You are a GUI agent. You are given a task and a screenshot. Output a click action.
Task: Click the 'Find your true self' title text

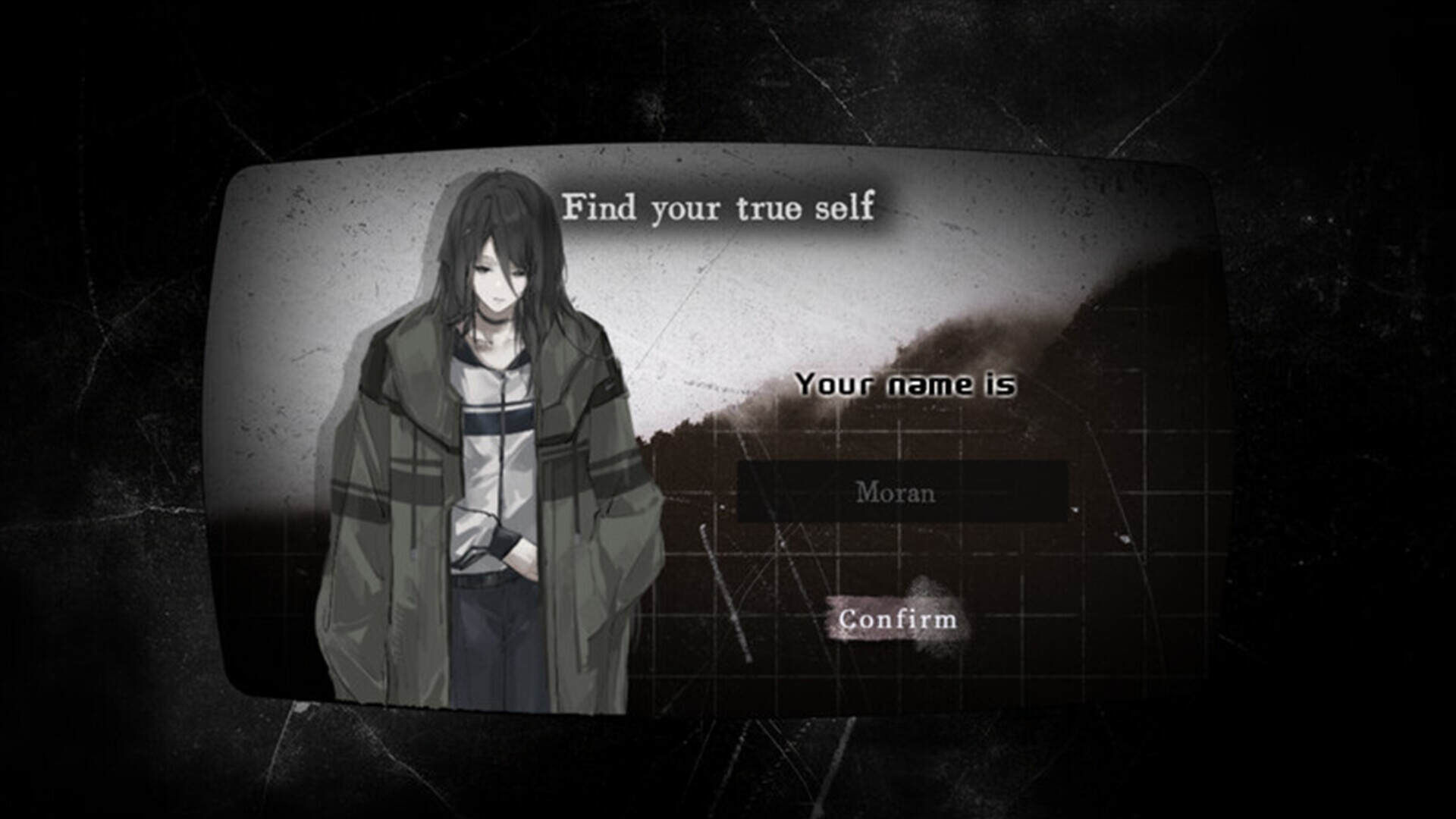[x=720, y=206]
